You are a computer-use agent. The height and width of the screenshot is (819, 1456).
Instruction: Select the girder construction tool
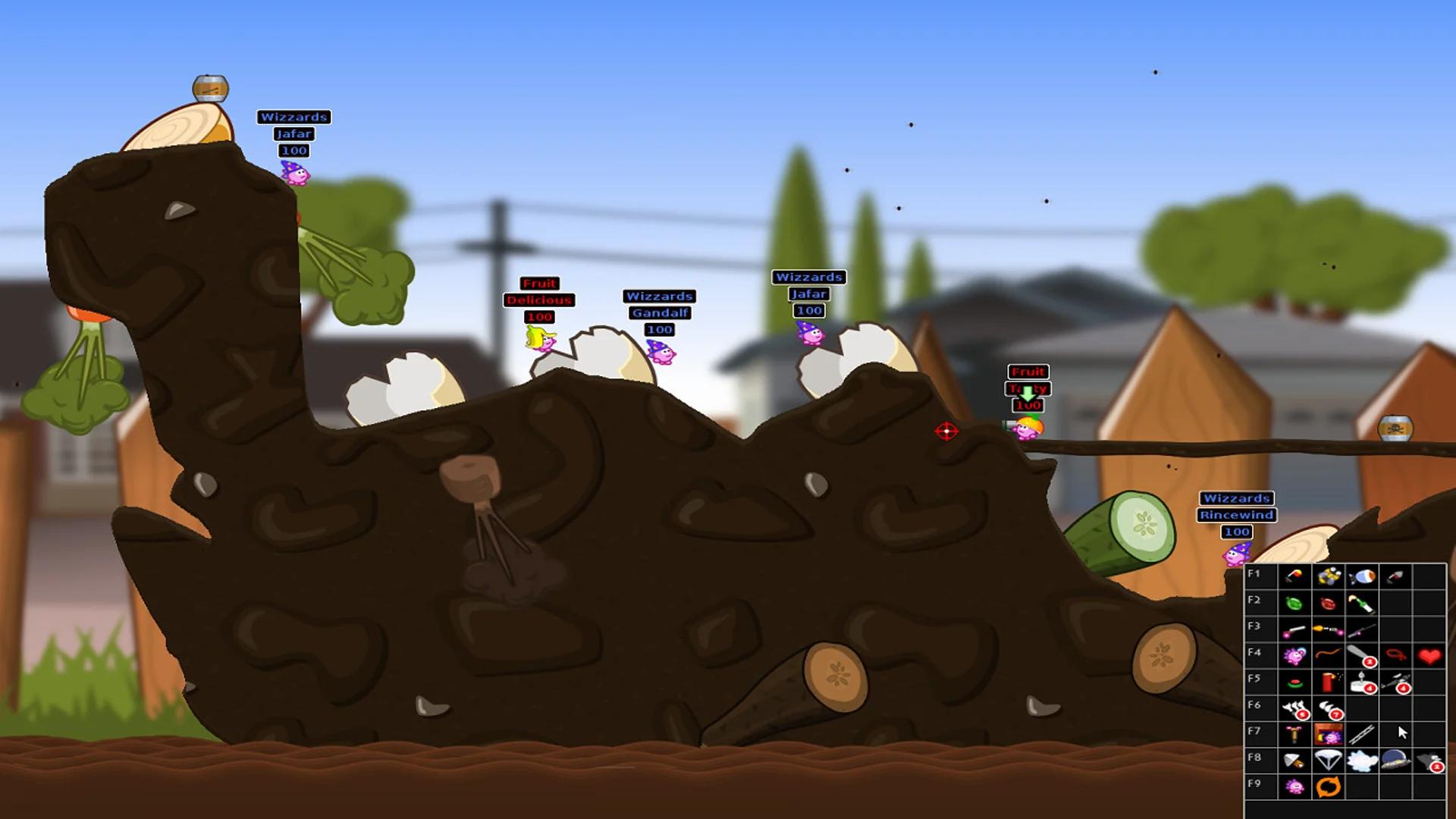click(1361, 734)
